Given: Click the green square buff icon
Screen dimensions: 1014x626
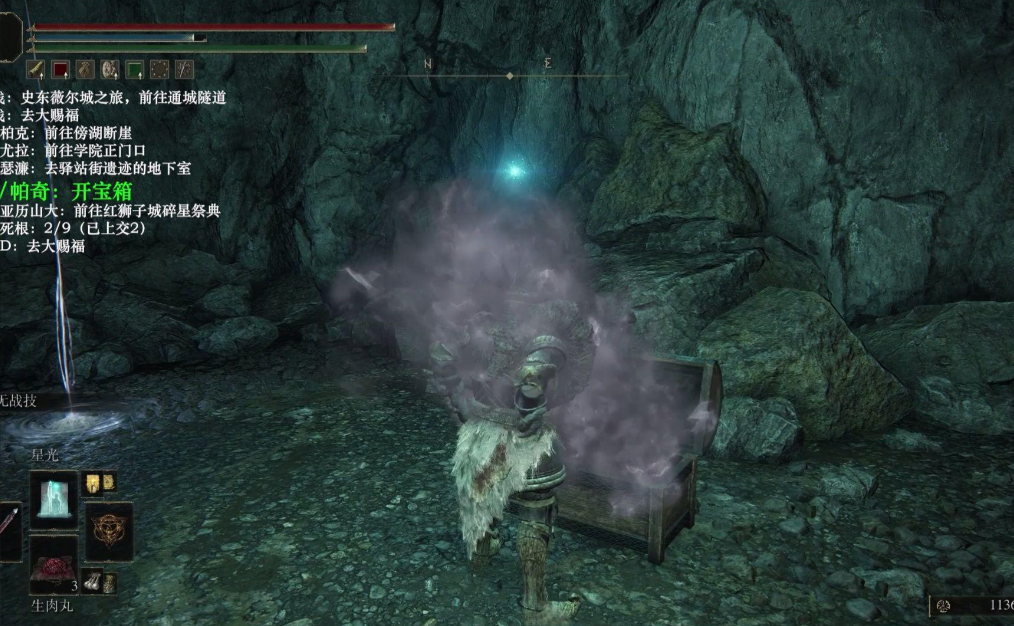Looking at the screenshot, I should (135, 69).
